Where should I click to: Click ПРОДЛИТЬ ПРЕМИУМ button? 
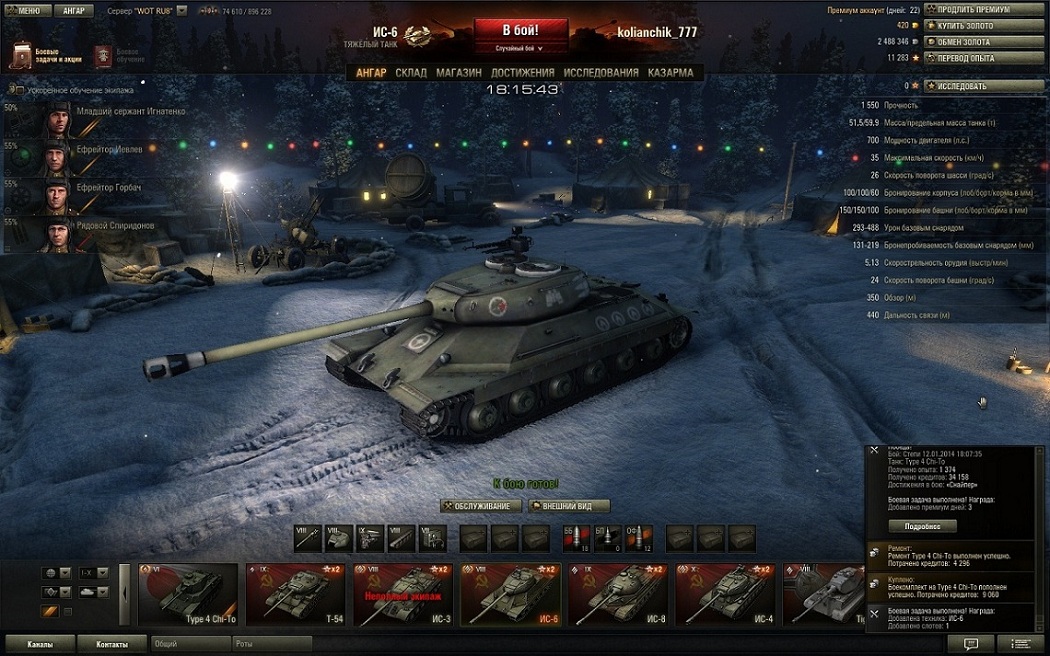984,10
